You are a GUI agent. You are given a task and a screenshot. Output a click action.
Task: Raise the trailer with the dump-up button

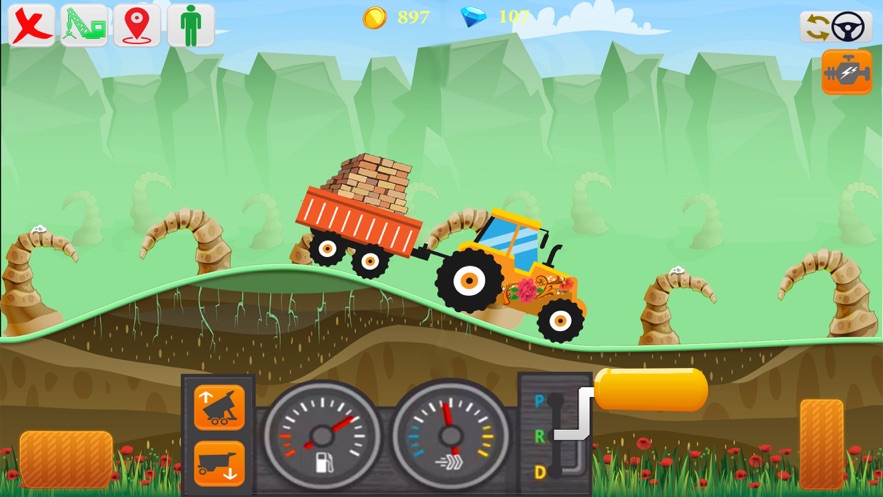(x=219, y=407)
